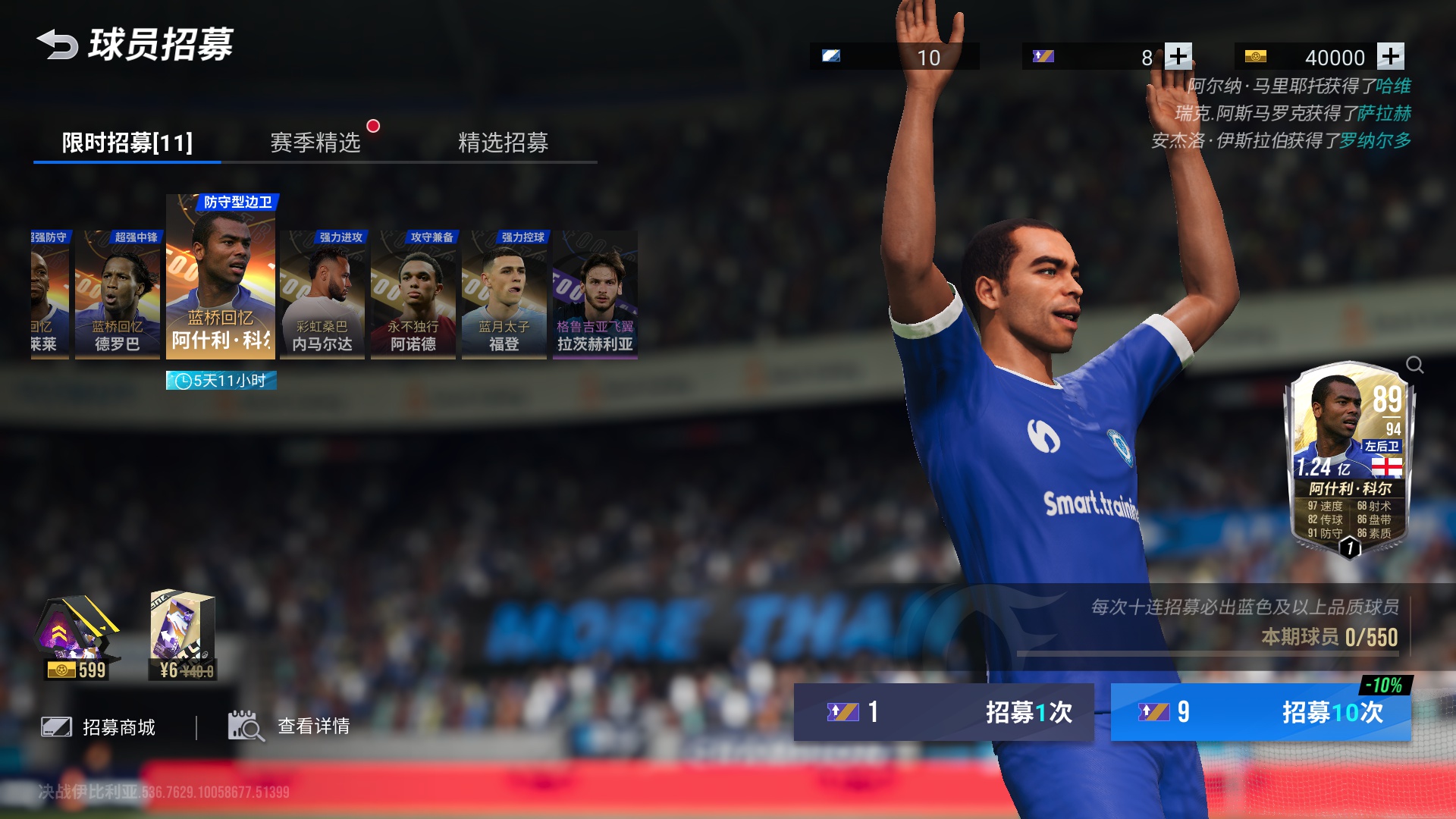This screenshot has height=819, width=1456.
Task: Select the 福登 player card
Action: pos(504,294)
